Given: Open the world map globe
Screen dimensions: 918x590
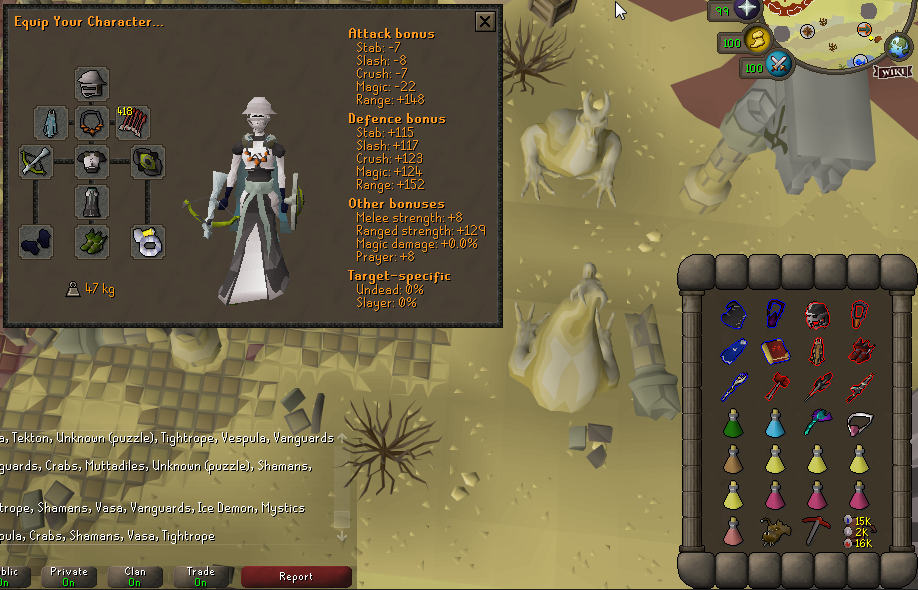Looking at the screenshot, I should pos(897,45).
